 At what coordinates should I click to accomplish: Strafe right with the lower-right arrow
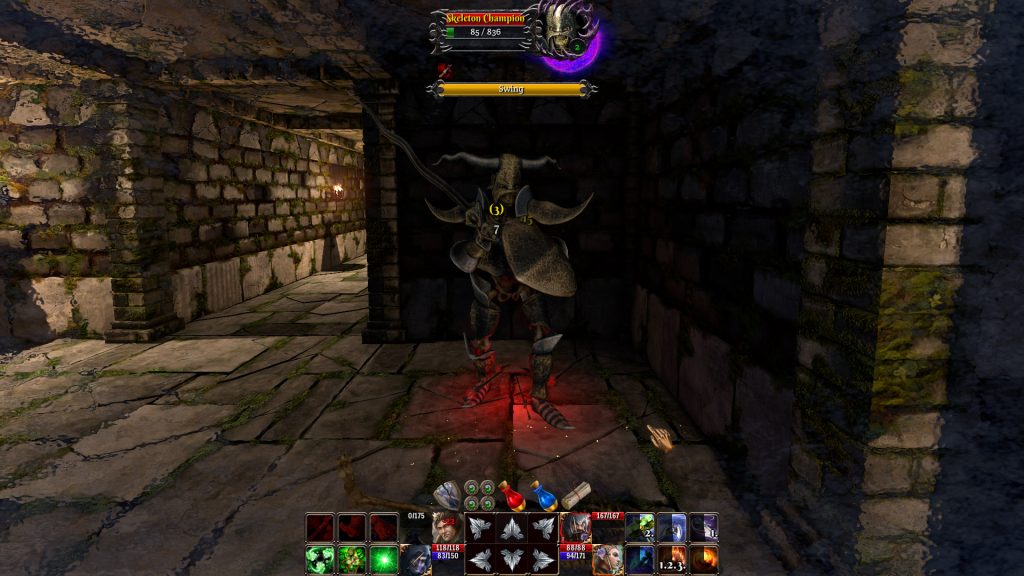tap(544, 560)
